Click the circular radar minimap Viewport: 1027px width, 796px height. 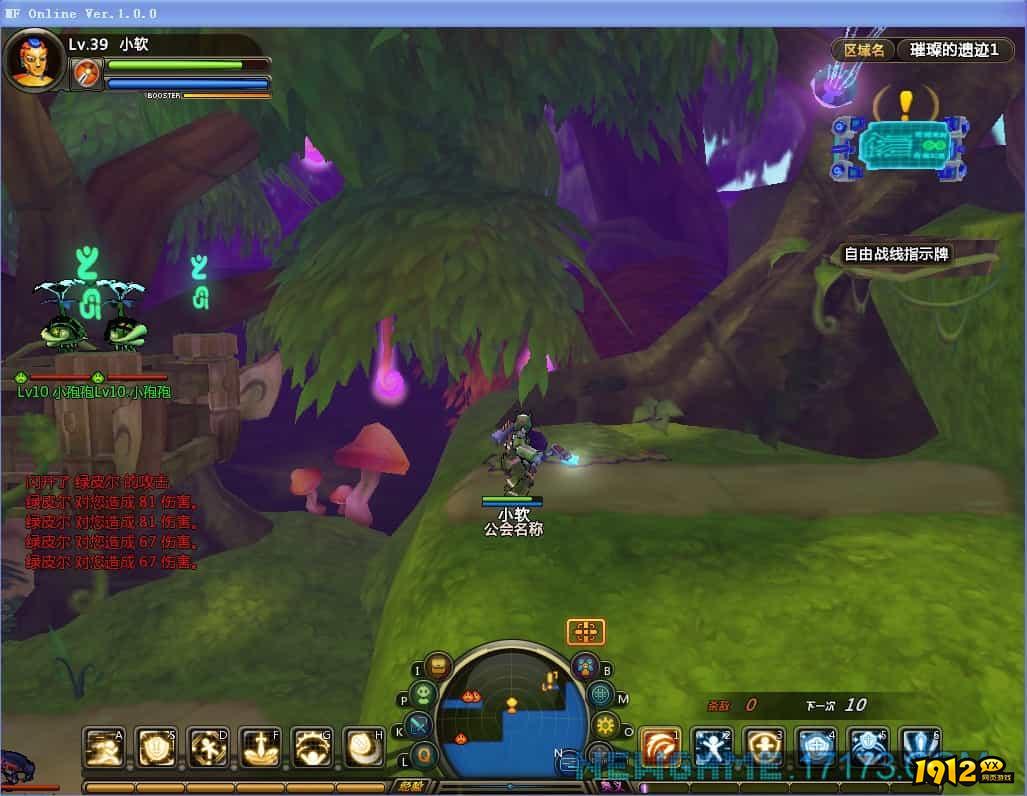pos(511,713)
